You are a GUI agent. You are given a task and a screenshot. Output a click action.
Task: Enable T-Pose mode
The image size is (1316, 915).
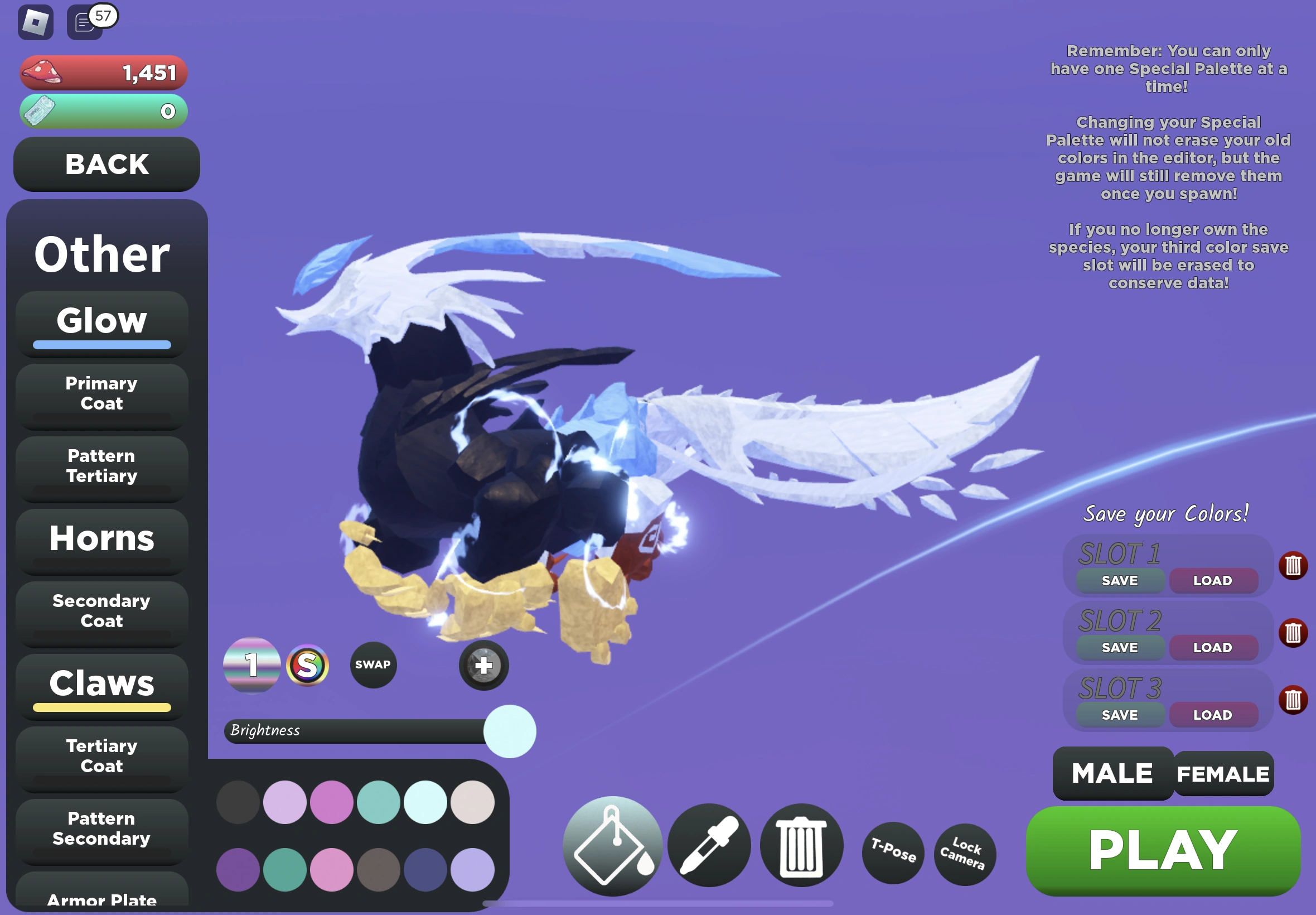click(893, 854)
